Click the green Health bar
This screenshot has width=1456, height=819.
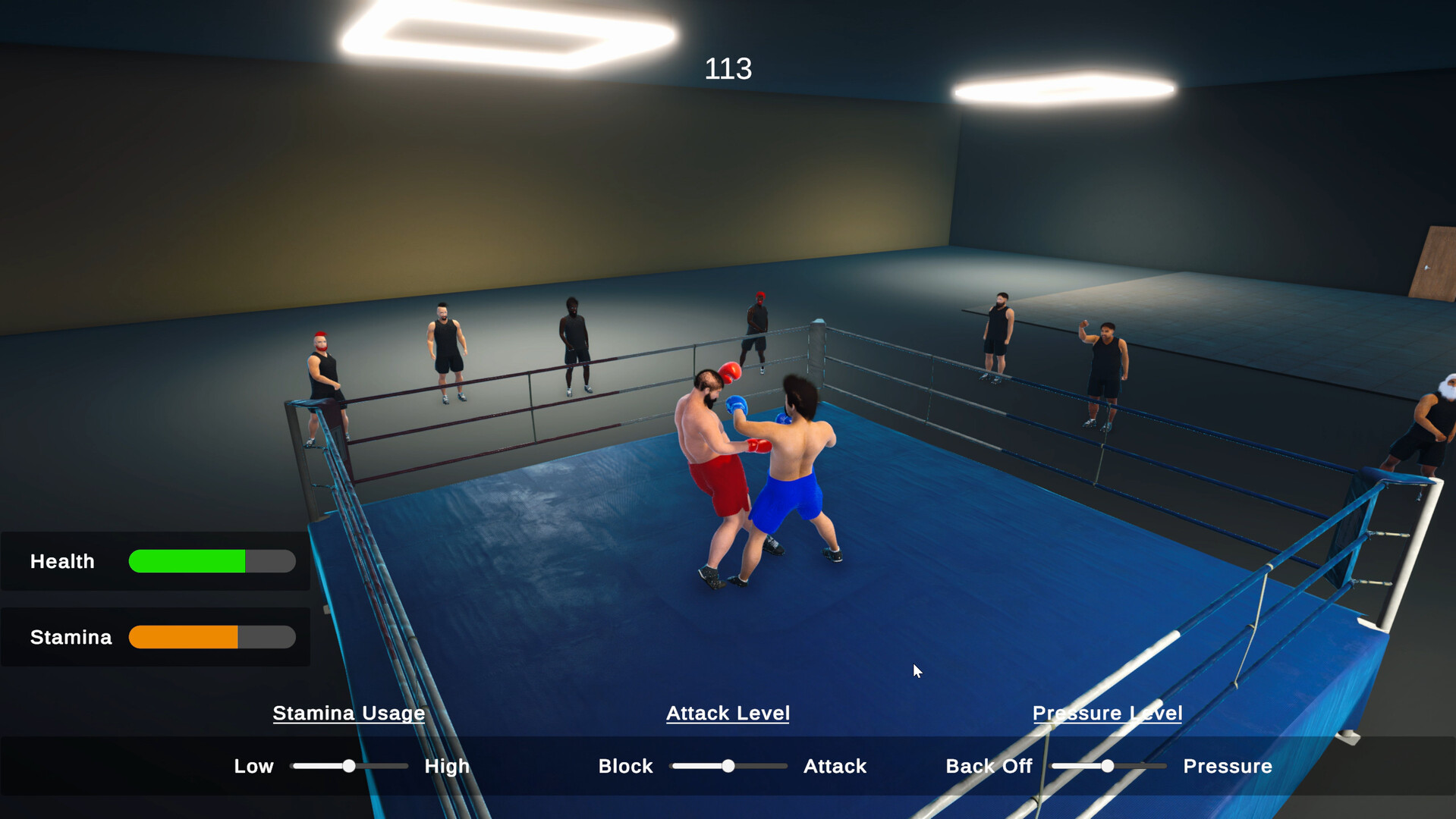click(186, 561)
